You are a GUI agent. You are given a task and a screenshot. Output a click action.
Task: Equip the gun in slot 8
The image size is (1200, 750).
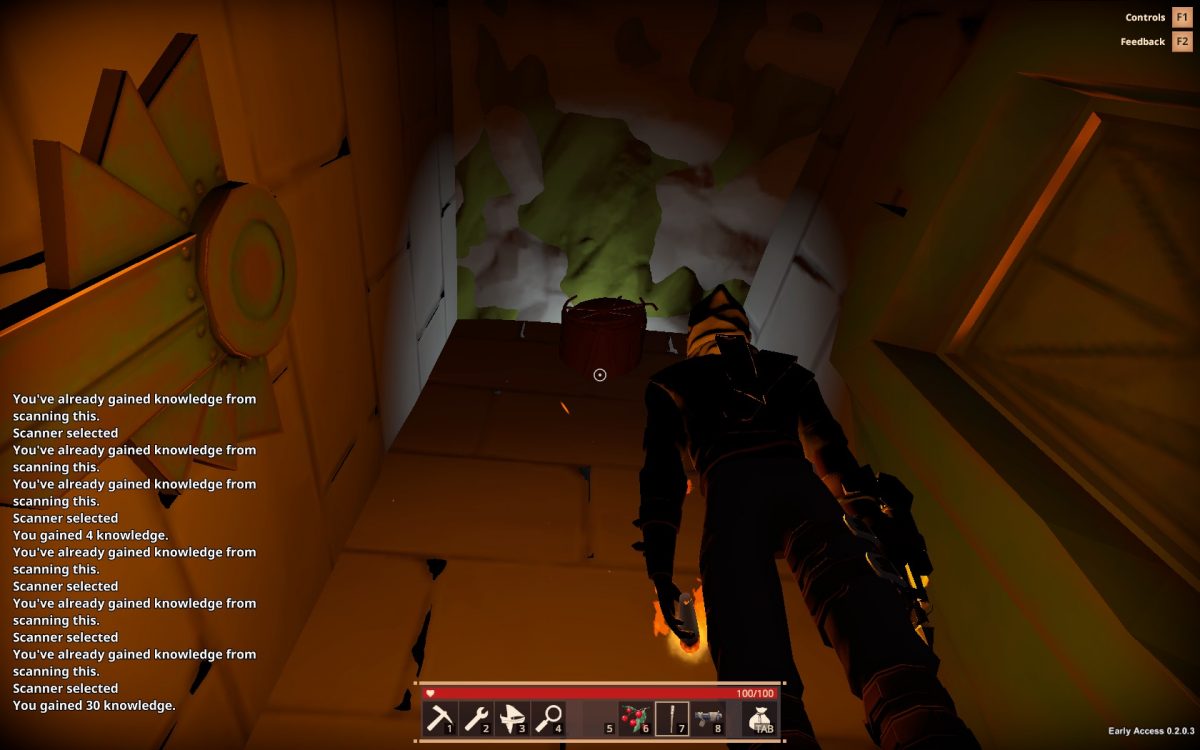point(707,718)
